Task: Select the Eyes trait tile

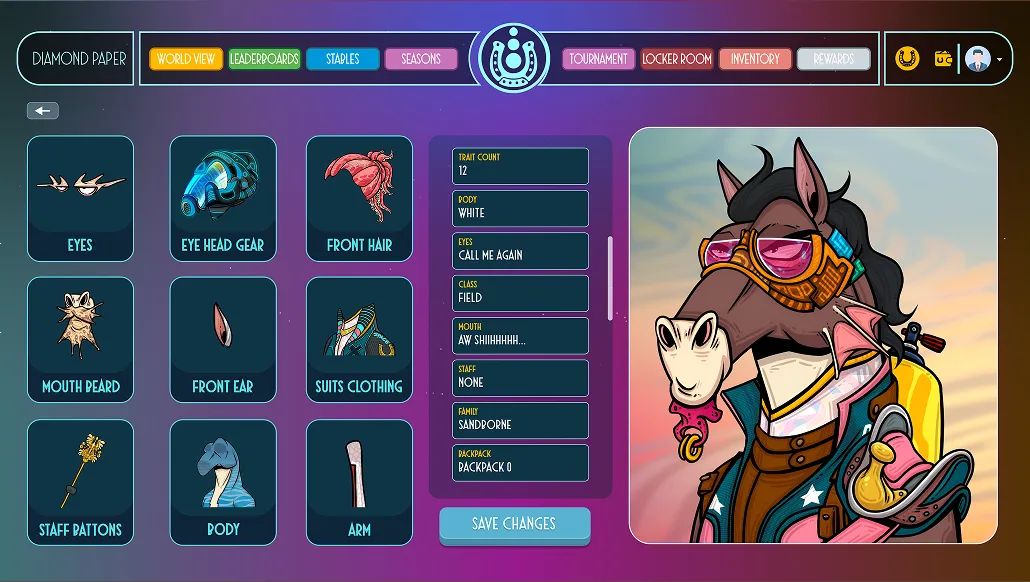Action: pyautogui.click(x=80, y=198)
